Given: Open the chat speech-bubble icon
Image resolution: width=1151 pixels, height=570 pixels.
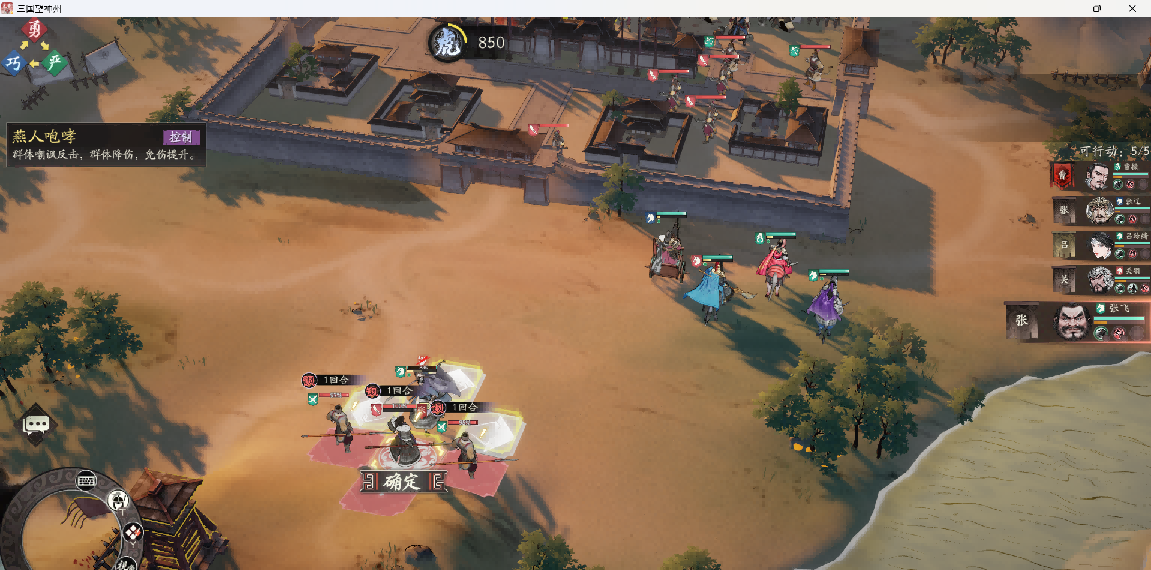Looking at the screenshot, I should point(37,424).
